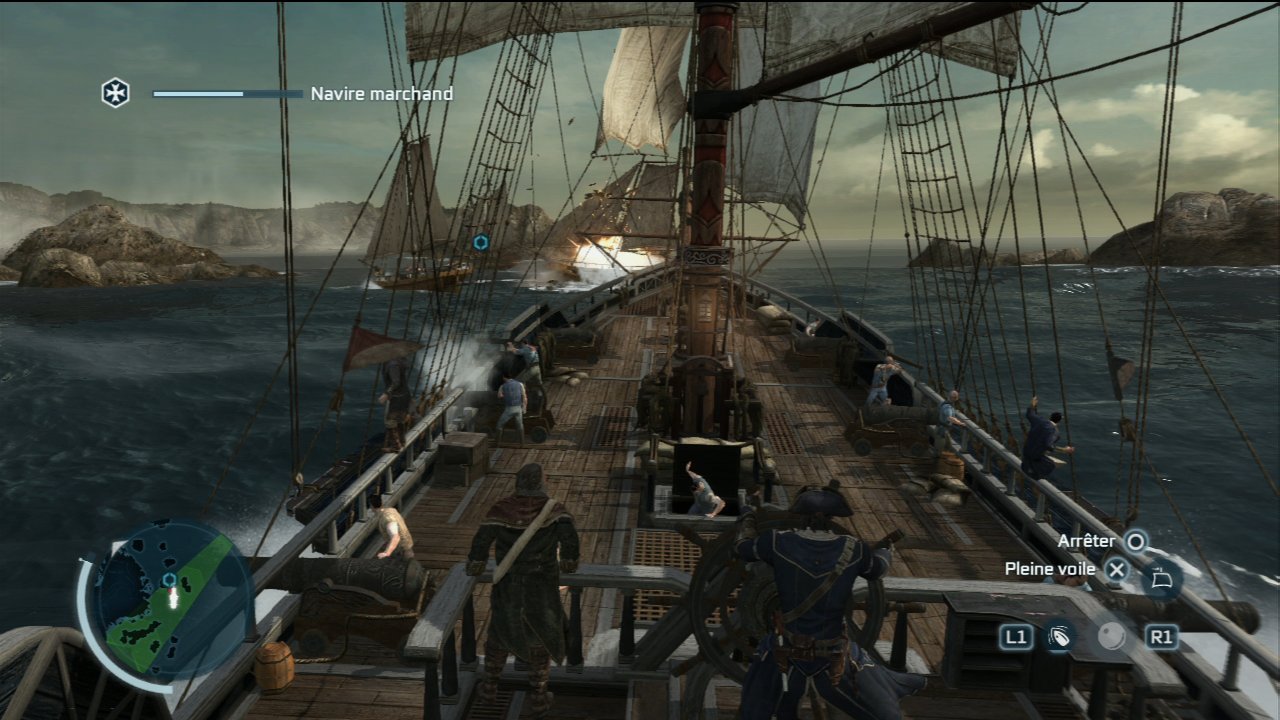Click the hexagon target marker on the merchant ship

[481, 242]
